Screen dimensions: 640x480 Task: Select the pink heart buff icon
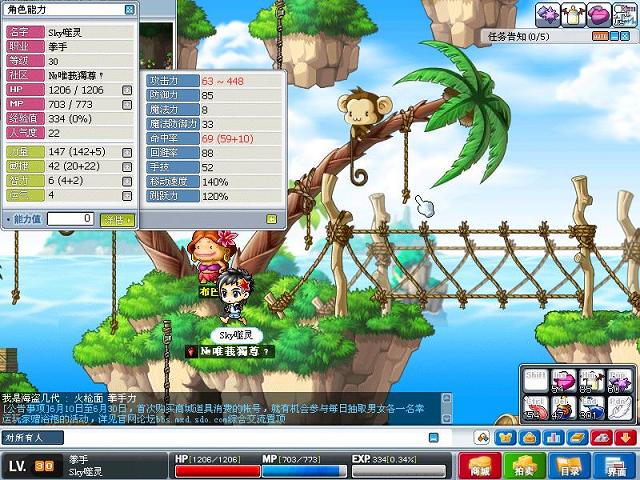(x=599, y=14)
